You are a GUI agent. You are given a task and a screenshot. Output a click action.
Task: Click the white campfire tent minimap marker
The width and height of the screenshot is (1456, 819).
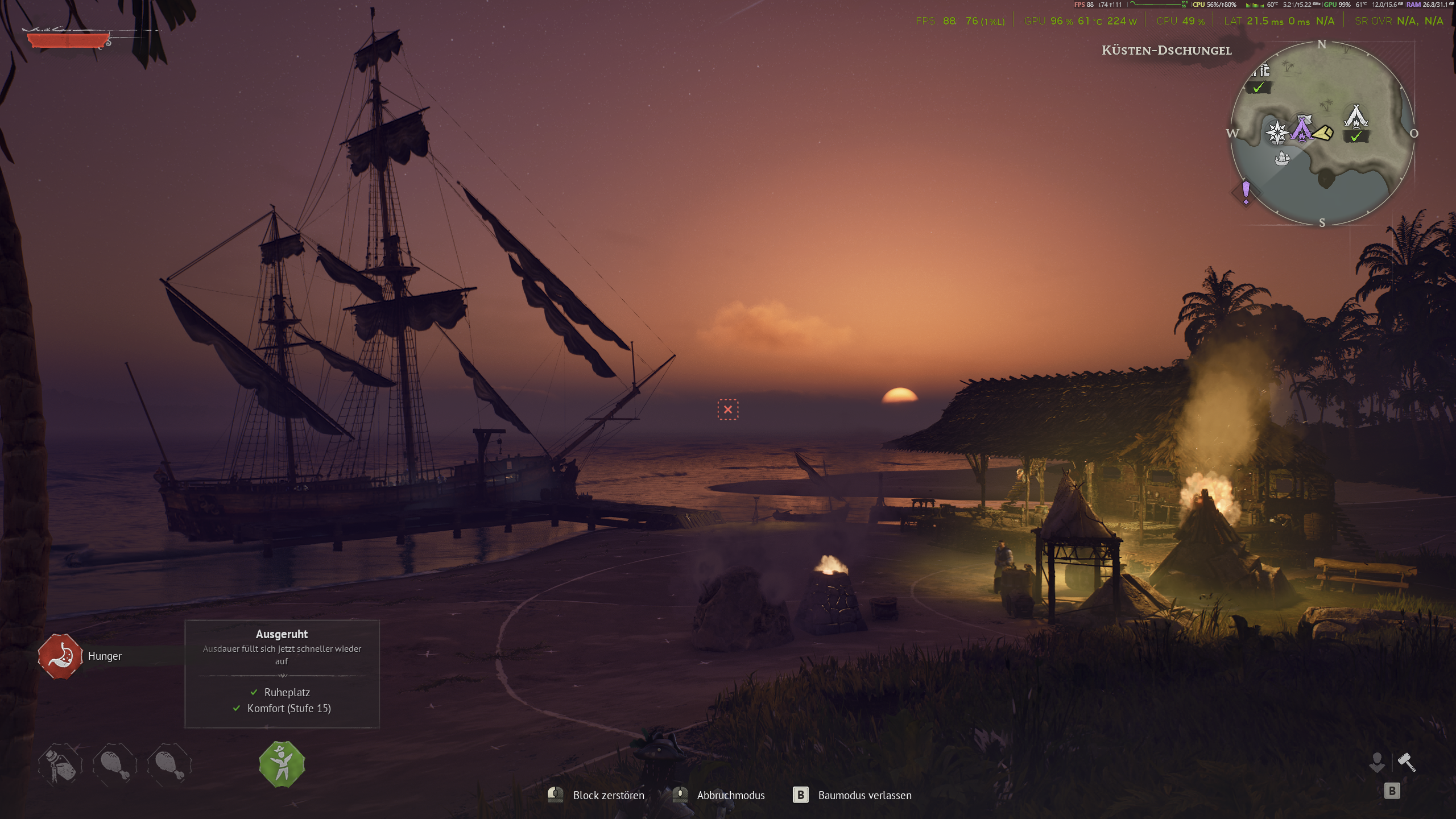pyautogui.click(x=1356, y=117)
